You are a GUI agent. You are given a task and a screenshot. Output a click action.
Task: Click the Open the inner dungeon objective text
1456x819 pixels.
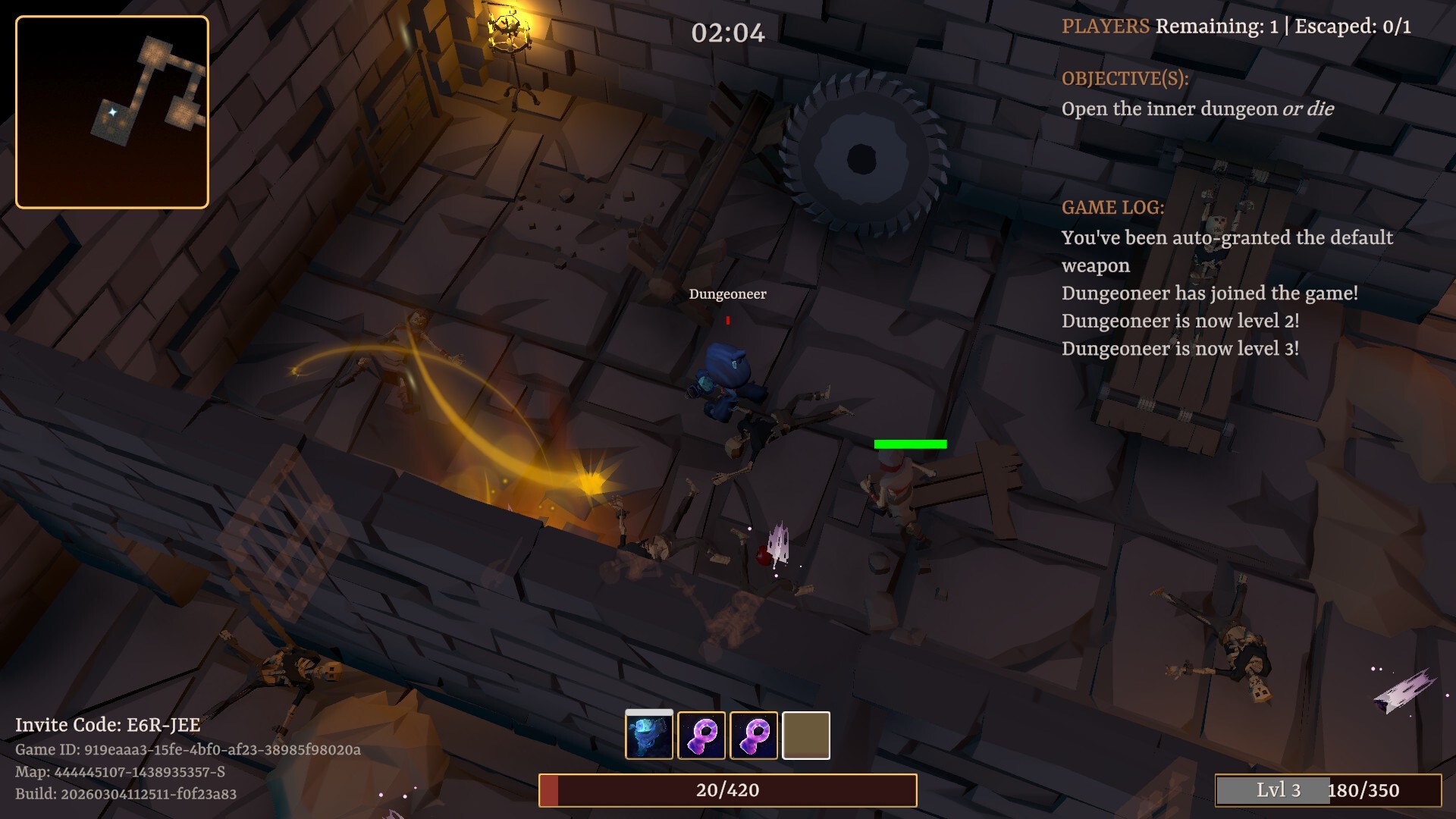[x=1197, y=108]
